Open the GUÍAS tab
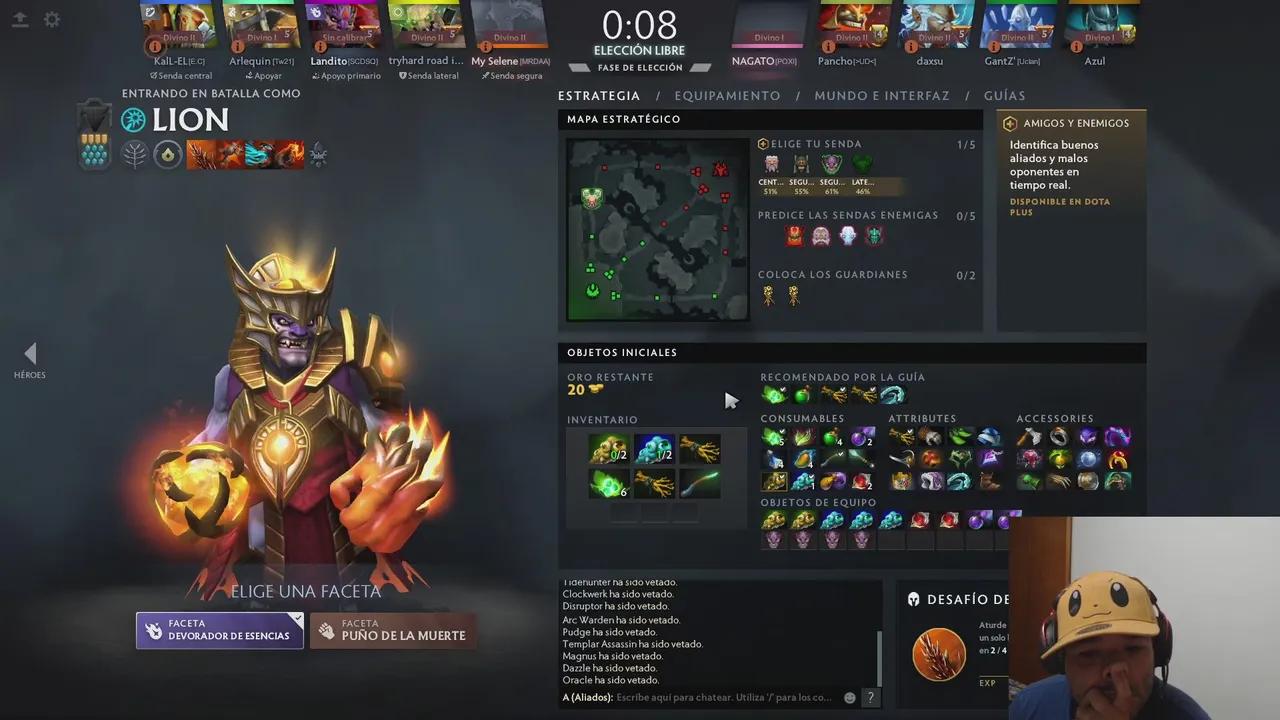1280x720 pixels. click(1004, 95)
